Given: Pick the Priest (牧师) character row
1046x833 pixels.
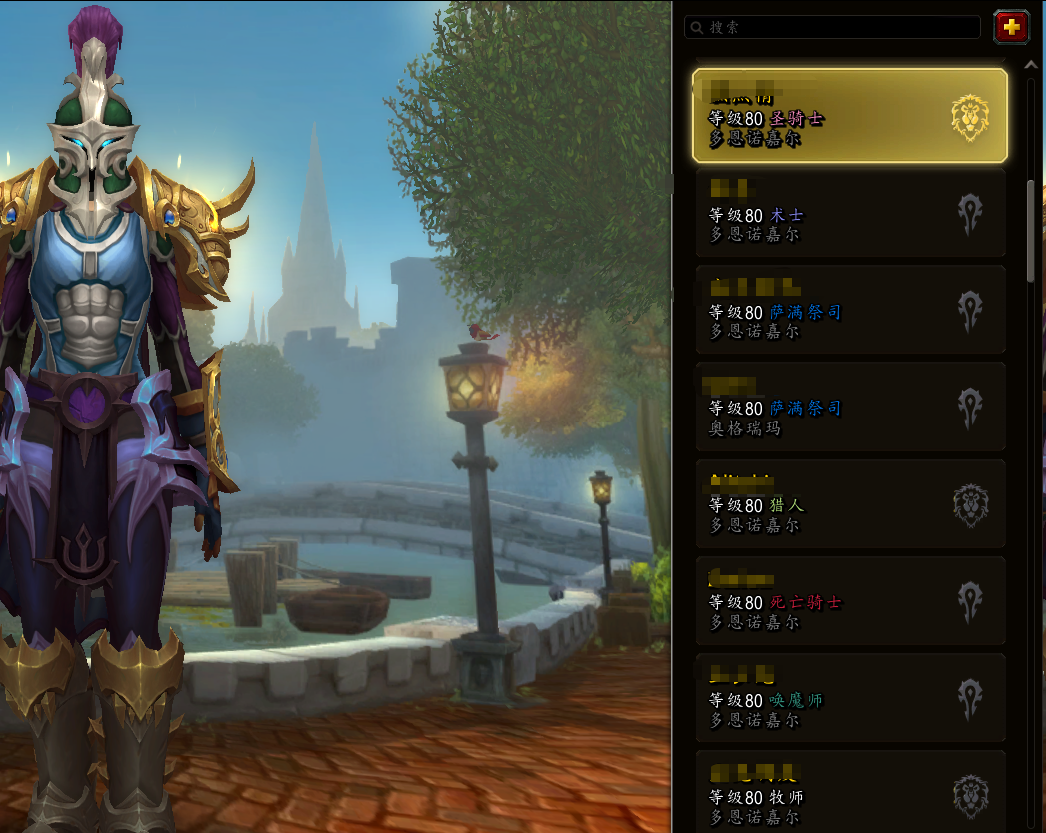Looking at the screenshot, I should [x=850, y=792].
